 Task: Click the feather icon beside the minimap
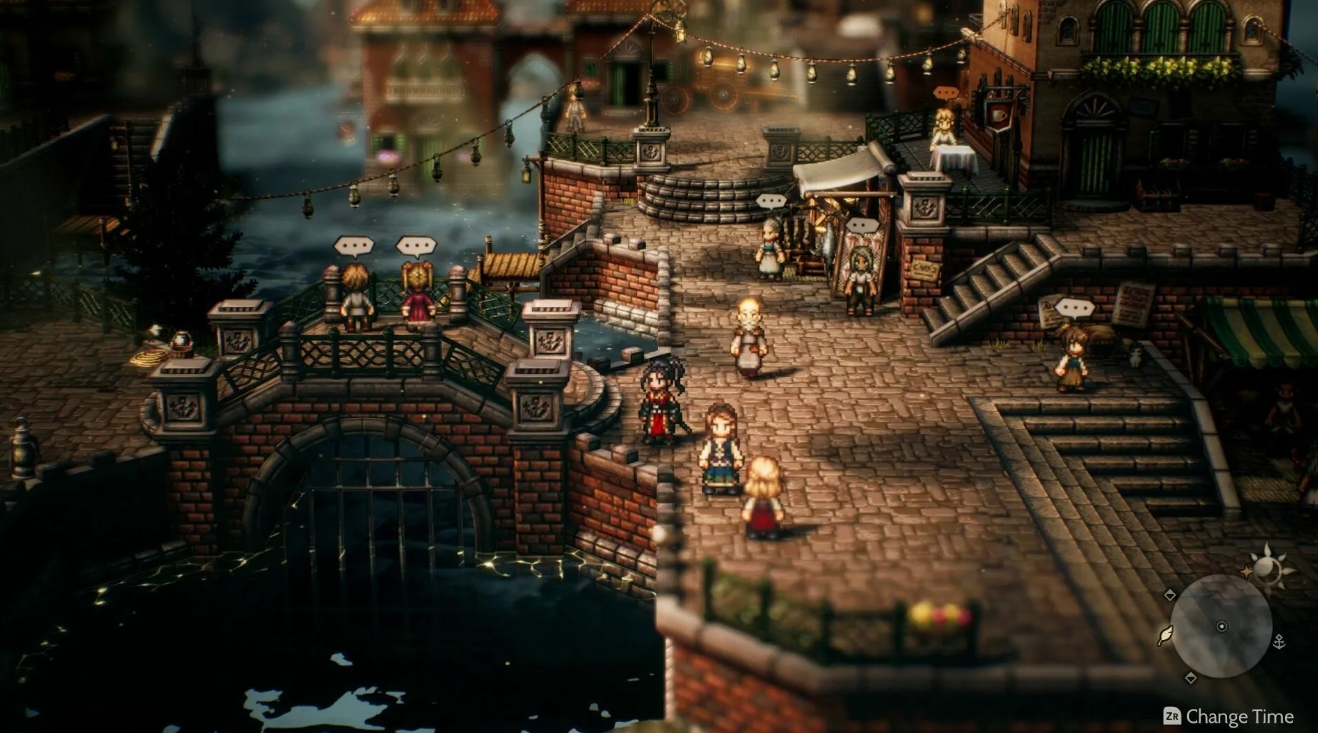pos(1166,636)
